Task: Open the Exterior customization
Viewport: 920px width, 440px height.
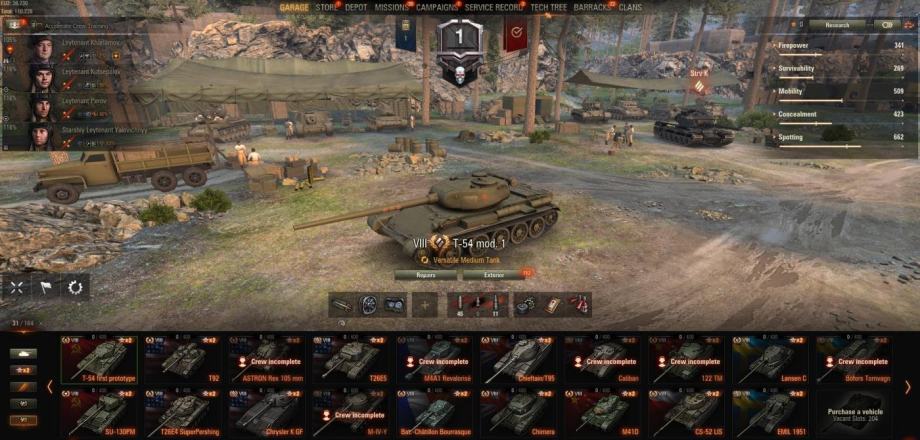Action: click(495, 273)
